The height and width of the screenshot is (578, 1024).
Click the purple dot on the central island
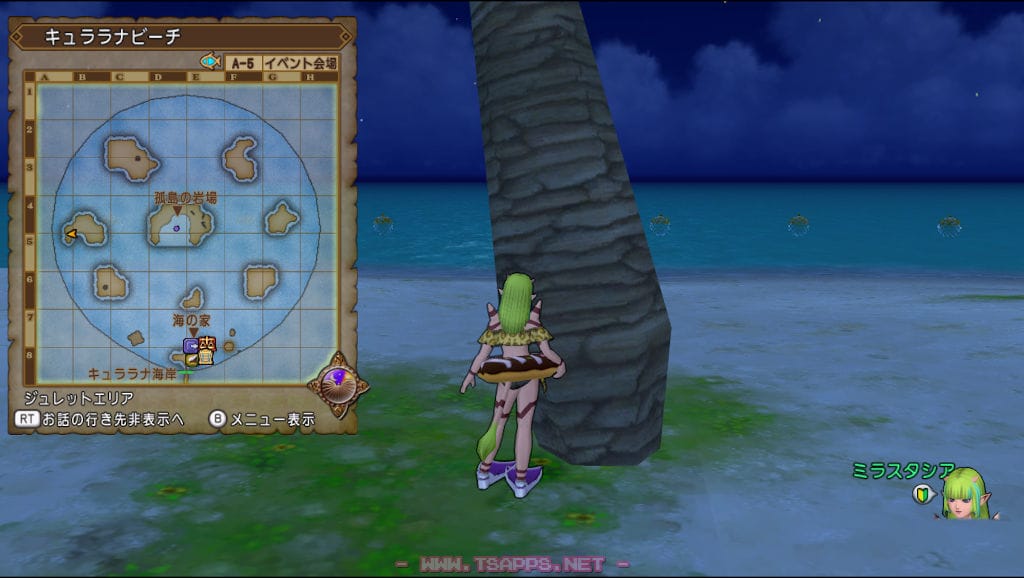tap(176, 228)
